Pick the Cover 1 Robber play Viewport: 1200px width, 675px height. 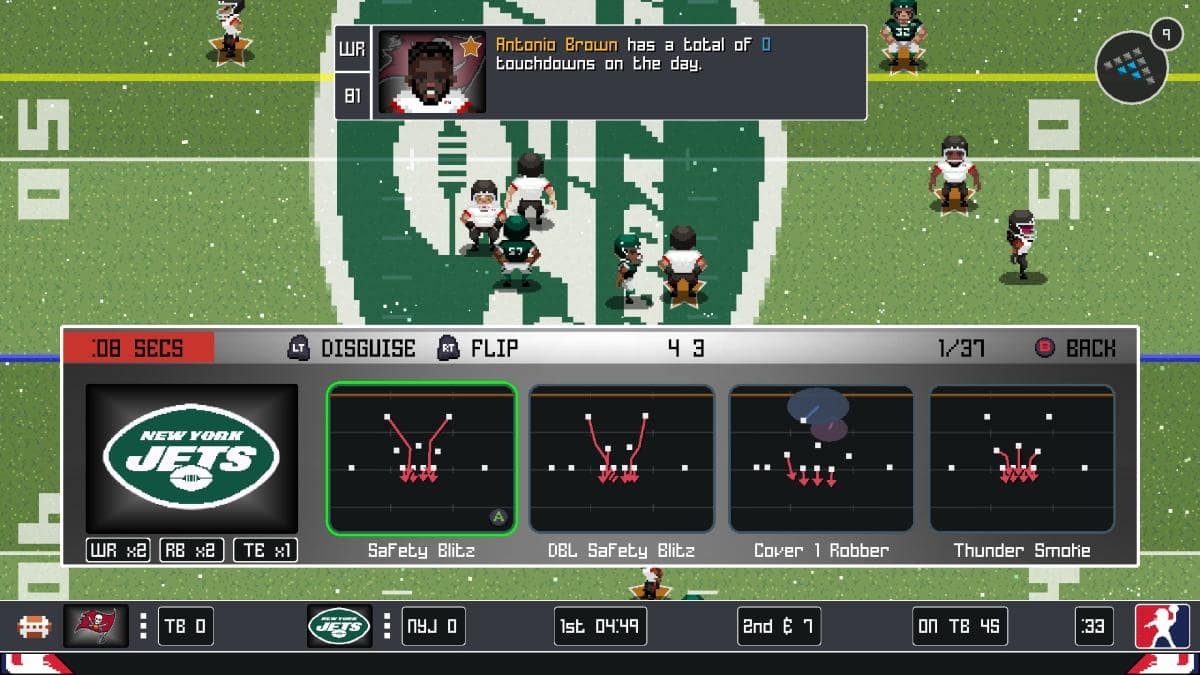821,459
